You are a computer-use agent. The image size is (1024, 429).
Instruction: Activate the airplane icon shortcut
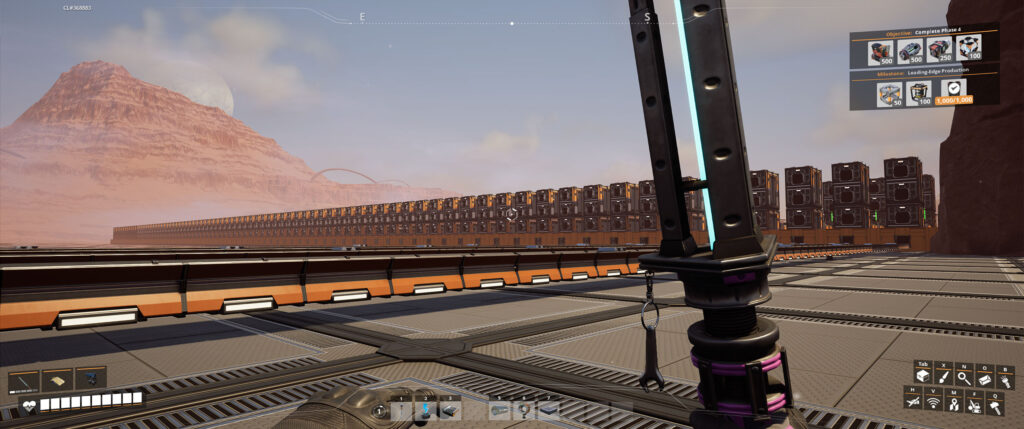[x=913, y=401]
